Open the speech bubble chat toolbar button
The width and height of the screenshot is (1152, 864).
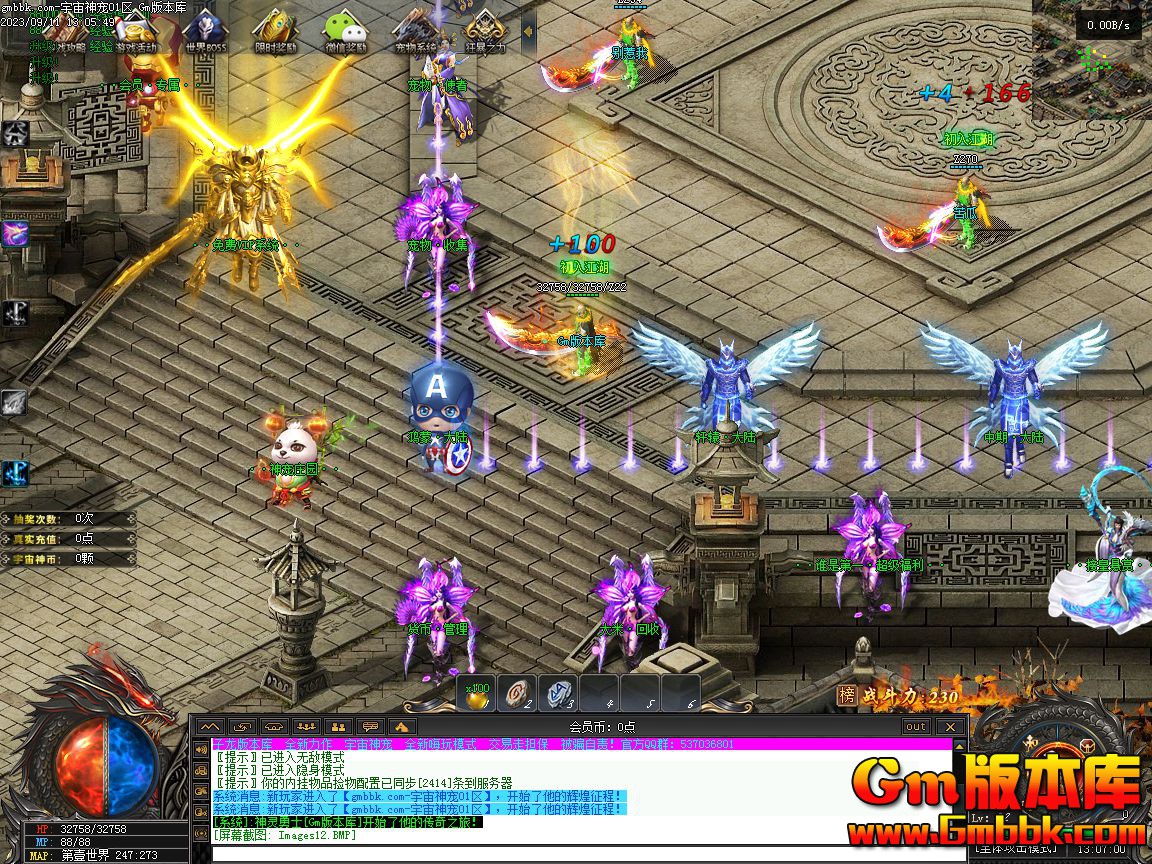[x=370, y=727]
